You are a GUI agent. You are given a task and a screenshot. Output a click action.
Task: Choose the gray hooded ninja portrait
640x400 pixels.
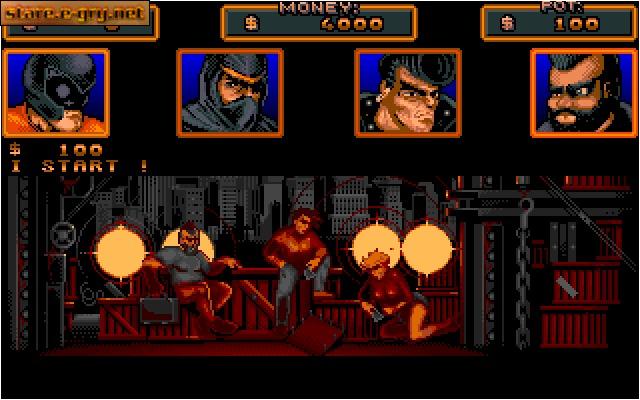coord(230,93)
